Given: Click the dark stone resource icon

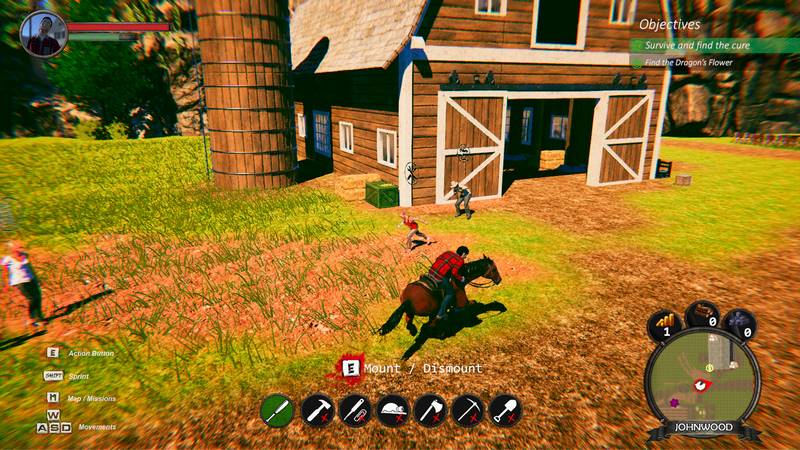Looking at the screenshot, I should 739,324.
